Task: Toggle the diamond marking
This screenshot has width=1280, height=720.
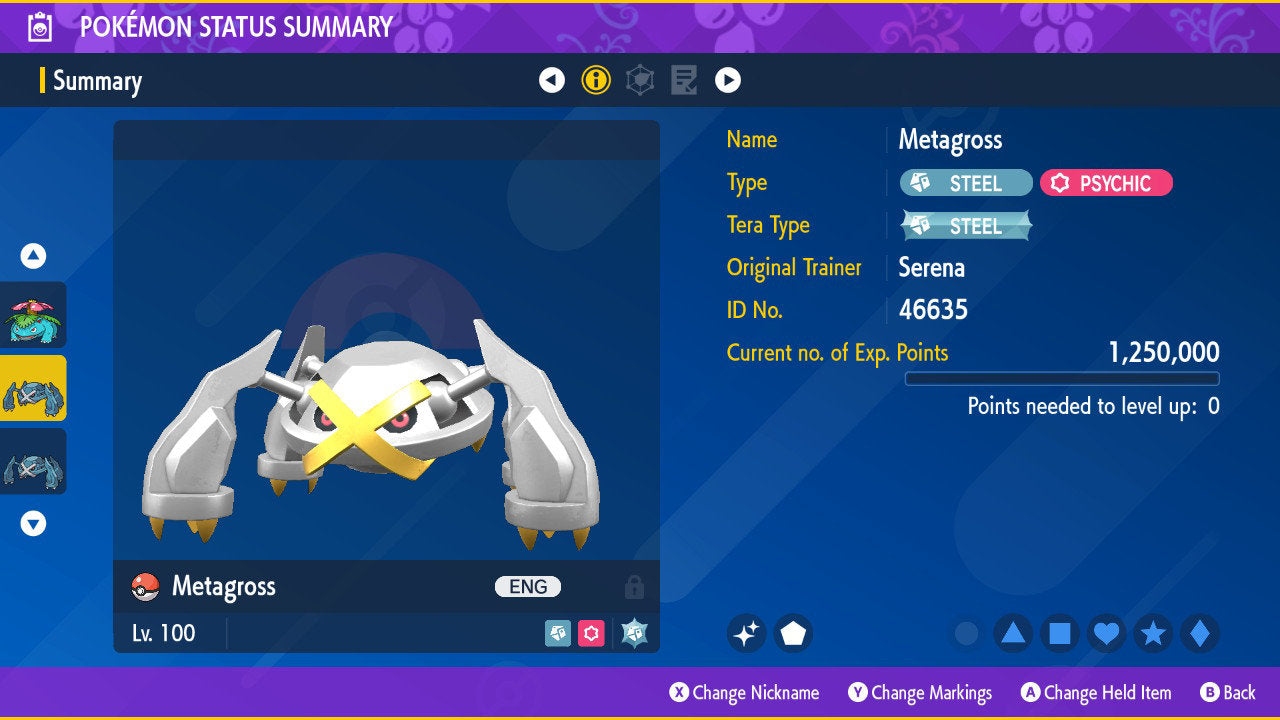Action: (1200, 633)
